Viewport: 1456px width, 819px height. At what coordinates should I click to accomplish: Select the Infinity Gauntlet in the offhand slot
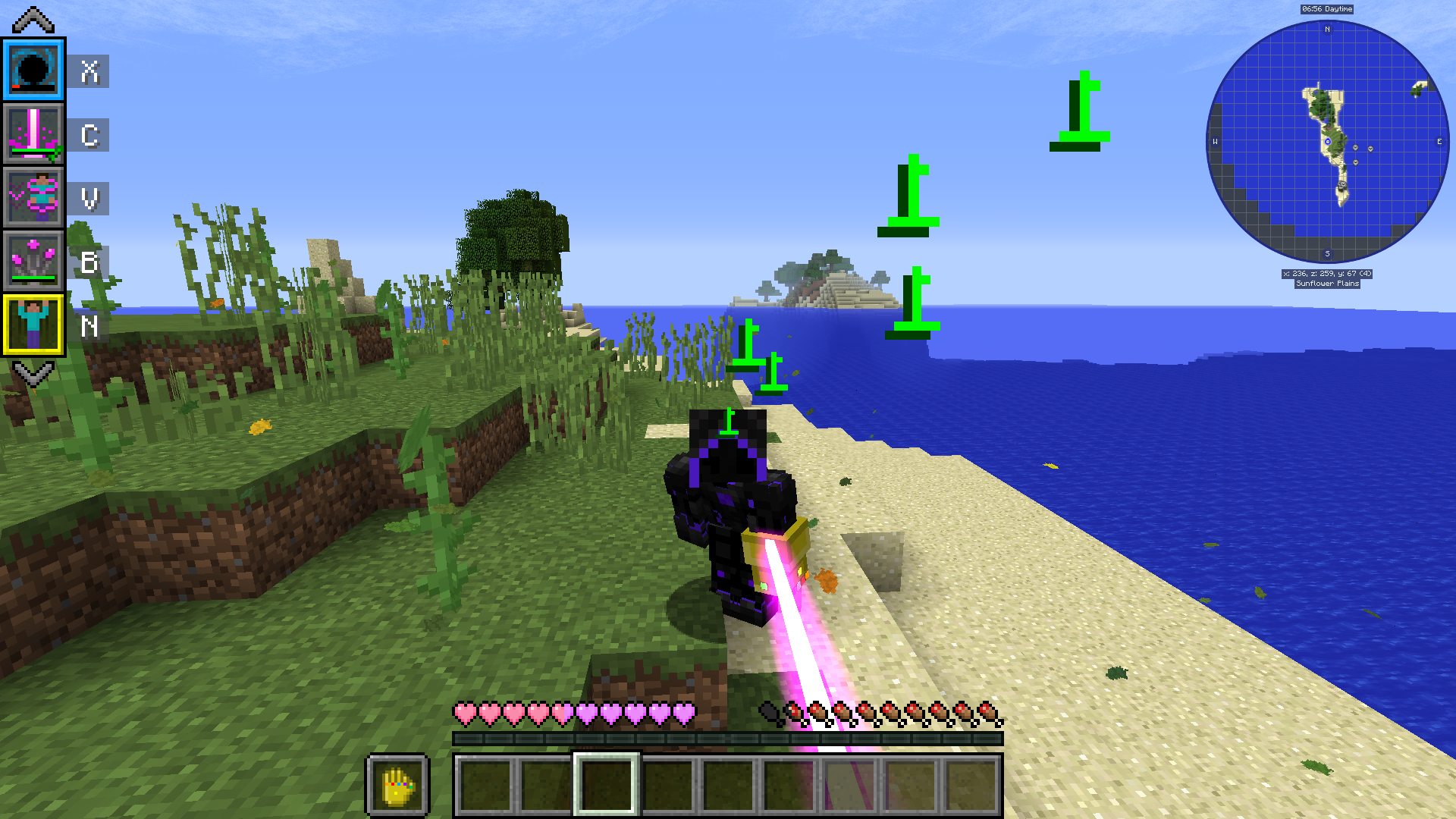[x=397, y=787]
